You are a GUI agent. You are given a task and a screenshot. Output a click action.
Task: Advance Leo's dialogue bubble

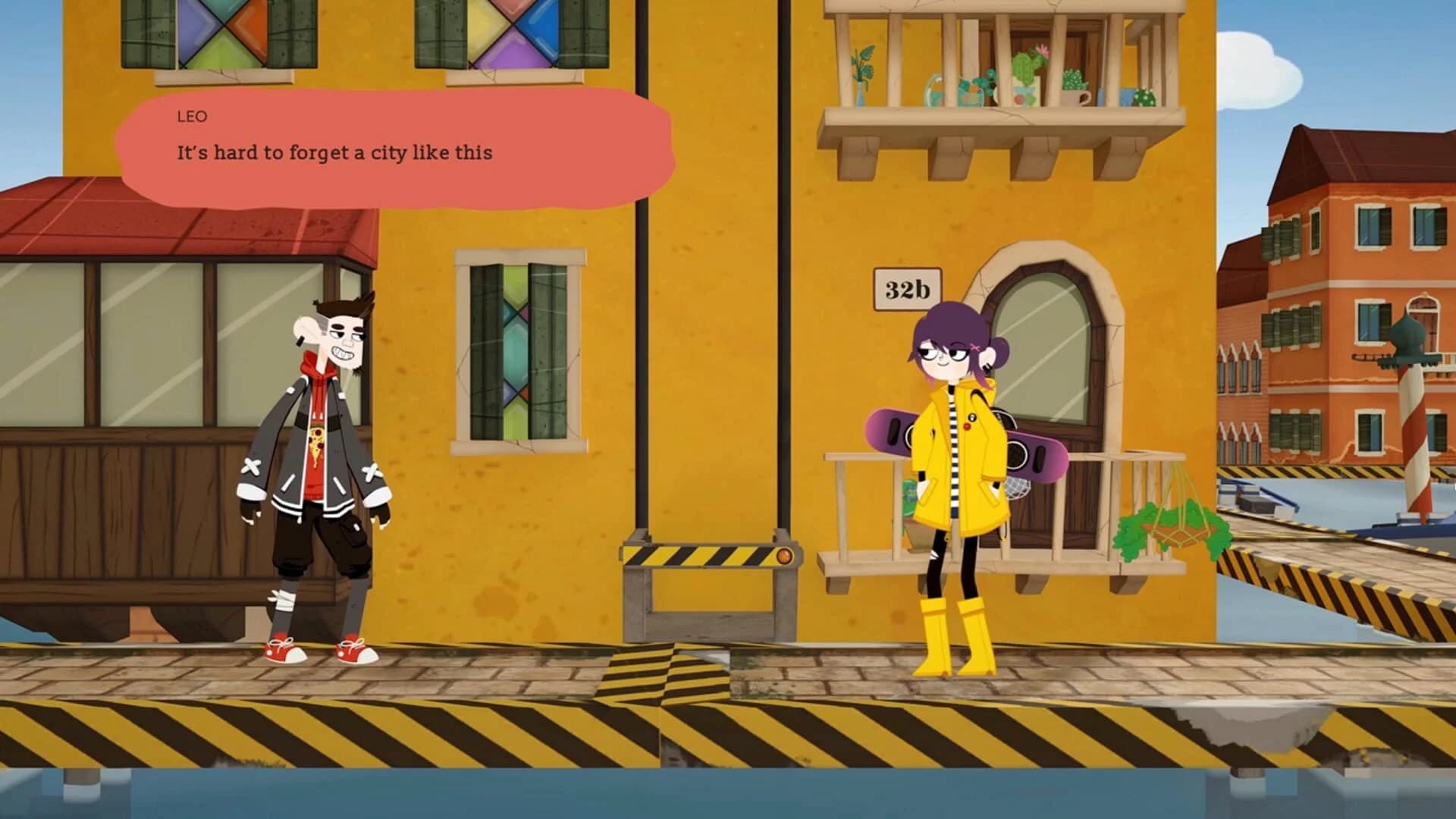(394, 152)
